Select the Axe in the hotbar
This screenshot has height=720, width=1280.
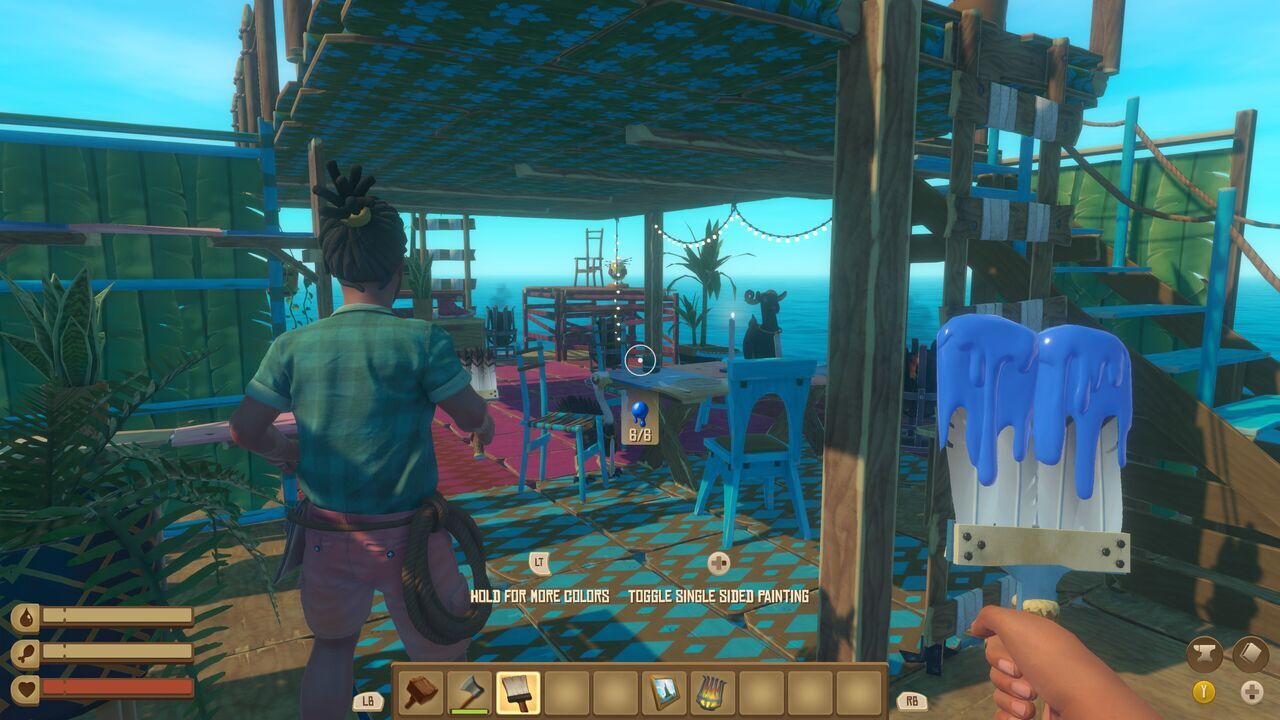coord(469,690)
